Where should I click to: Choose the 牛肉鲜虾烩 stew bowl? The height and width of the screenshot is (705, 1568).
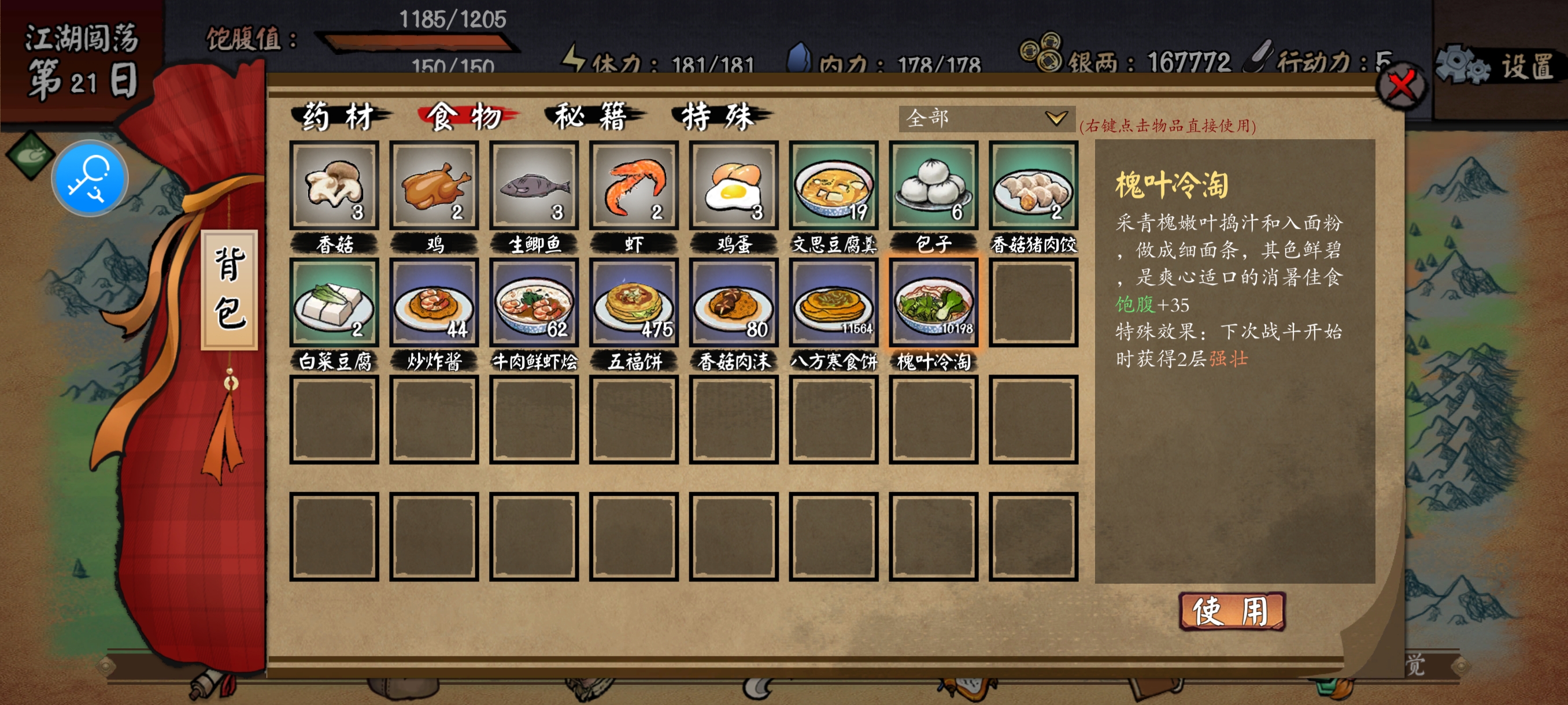(534, 302)
